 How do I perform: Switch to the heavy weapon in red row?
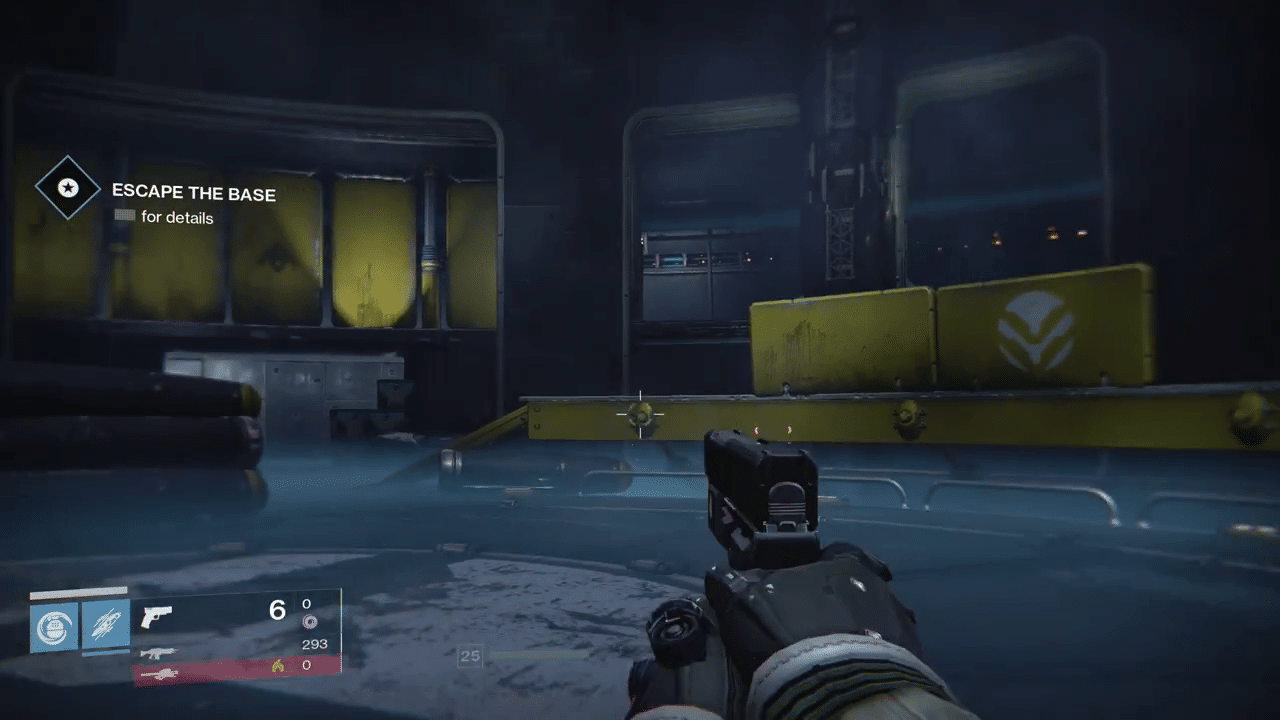pos(159,674)
